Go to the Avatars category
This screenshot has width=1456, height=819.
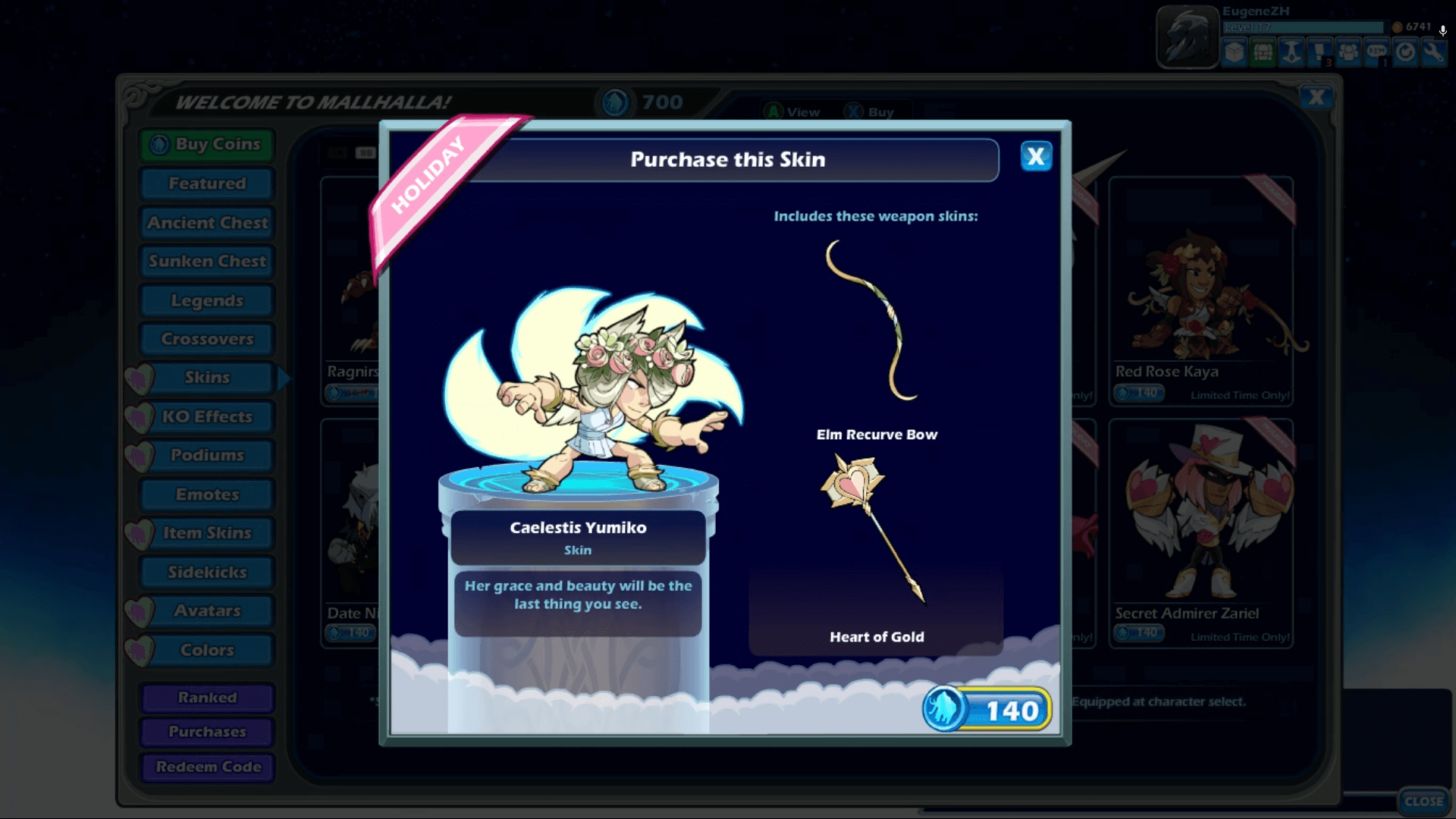pos(207,611)
